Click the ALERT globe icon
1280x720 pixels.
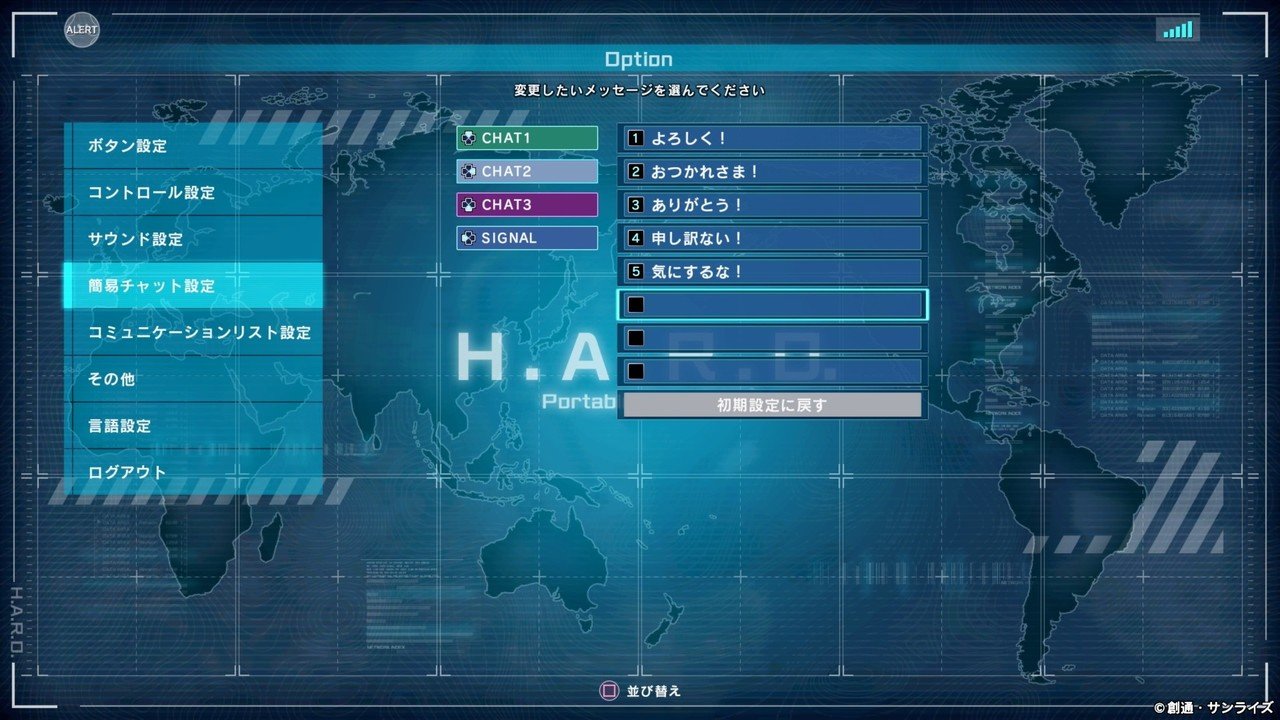(x=80, y=31)
